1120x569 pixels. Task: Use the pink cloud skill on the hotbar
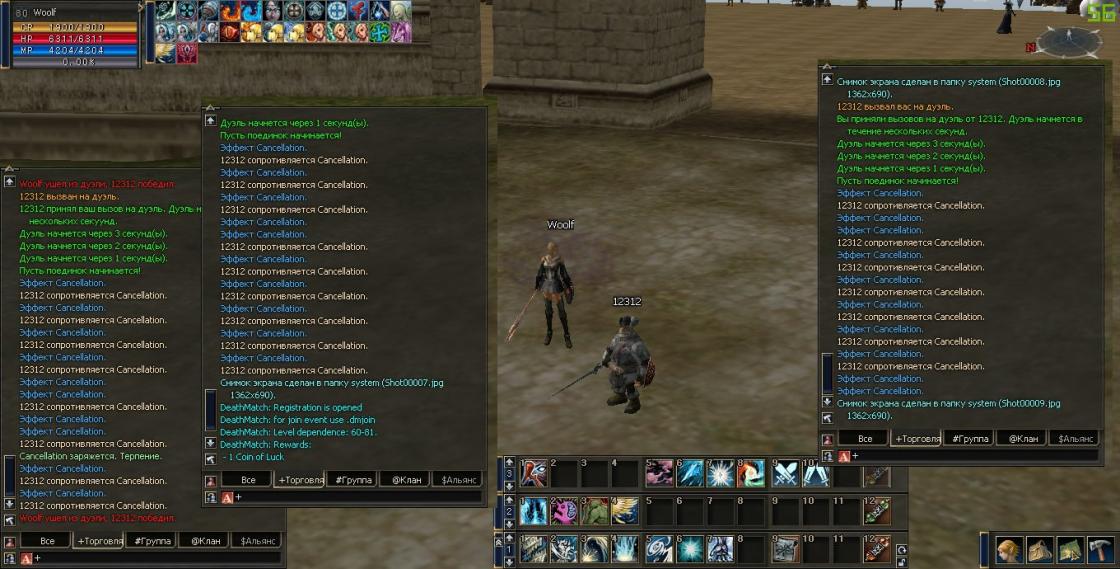click(660, 473)
